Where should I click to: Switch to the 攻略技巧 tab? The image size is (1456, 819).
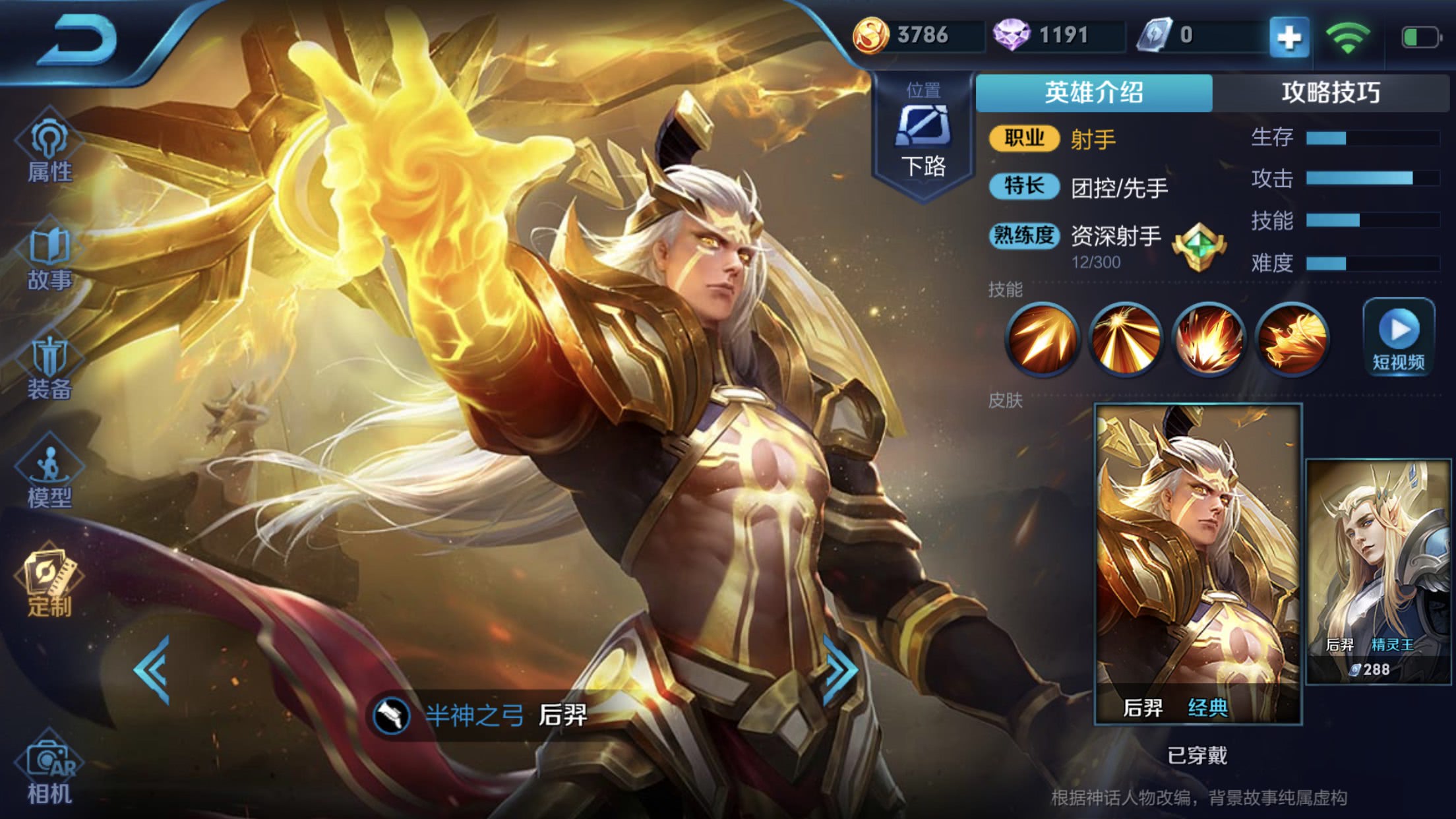[x=1331, y=92]
